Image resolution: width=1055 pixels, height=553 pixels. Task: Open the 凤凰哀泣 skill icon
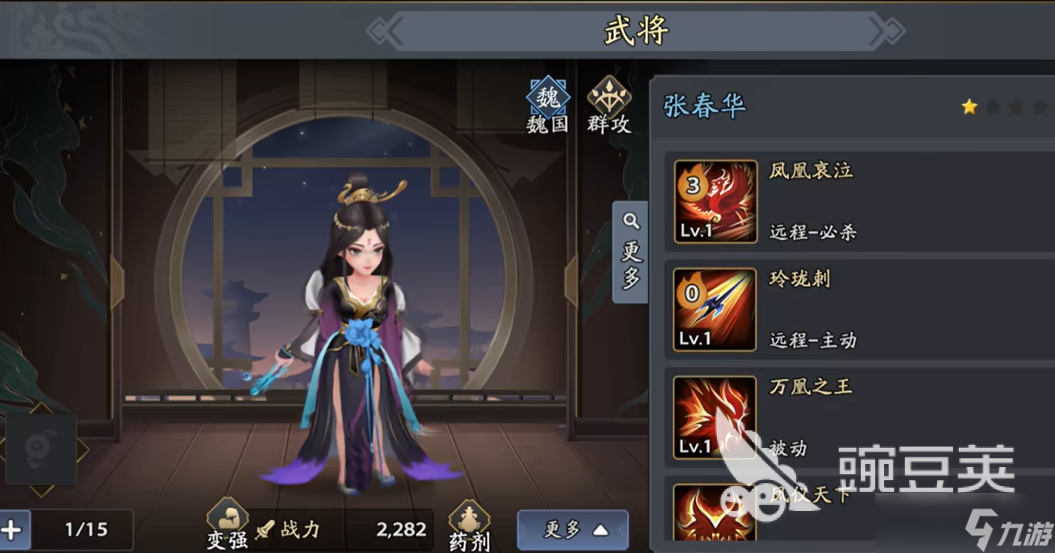click(x=715, y=202)
